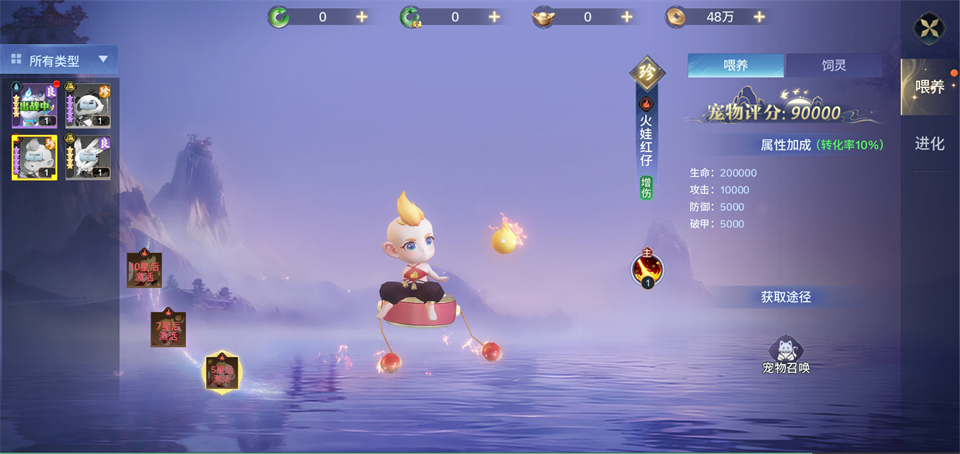Screen dimensions: 960x454
Task: Open the 所有类型 pet type dropdown
Action: pyautogui.click(x=58, y=60)
